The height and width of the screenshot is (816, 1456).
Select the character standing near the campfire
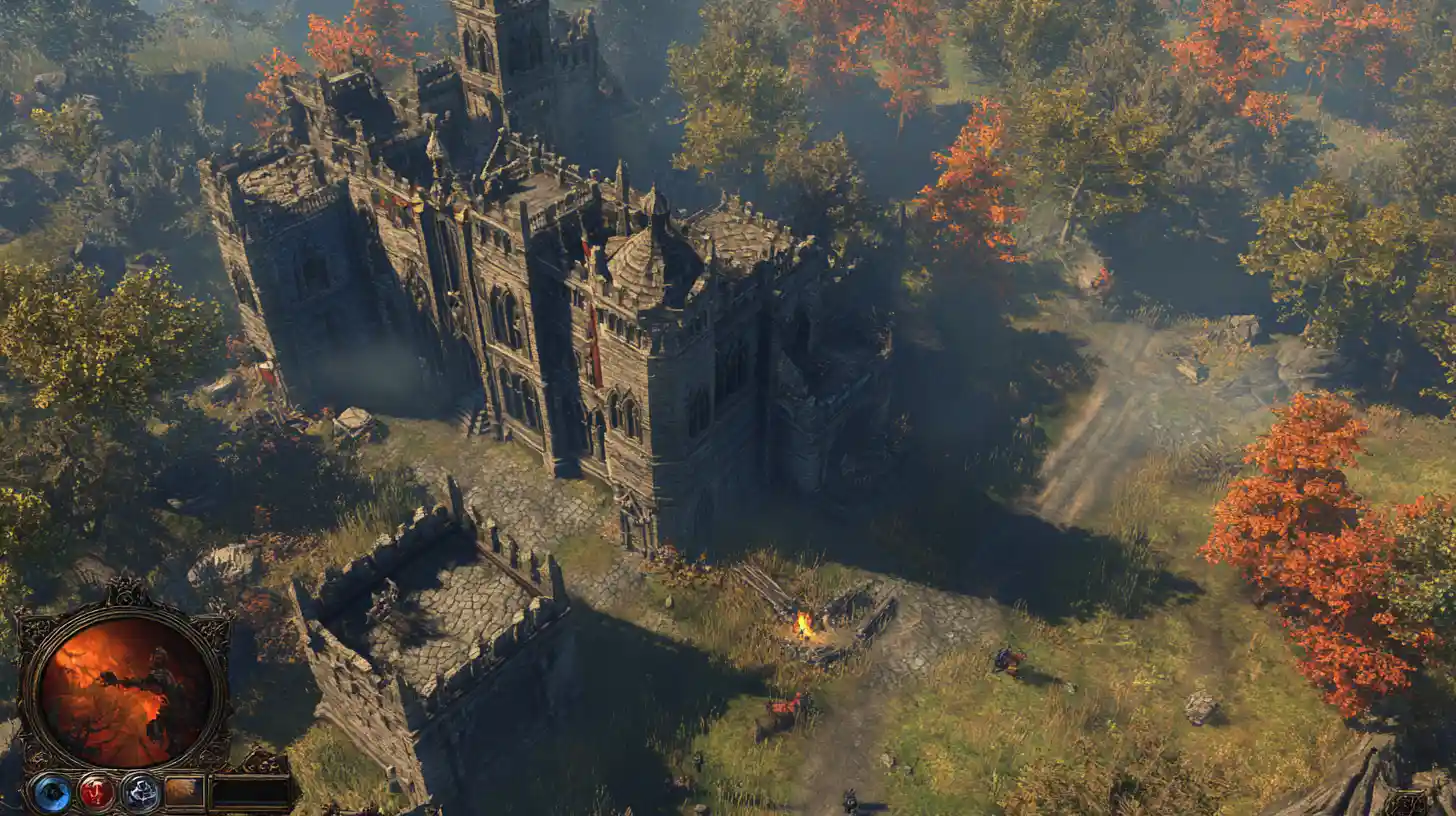(1010, 662)
